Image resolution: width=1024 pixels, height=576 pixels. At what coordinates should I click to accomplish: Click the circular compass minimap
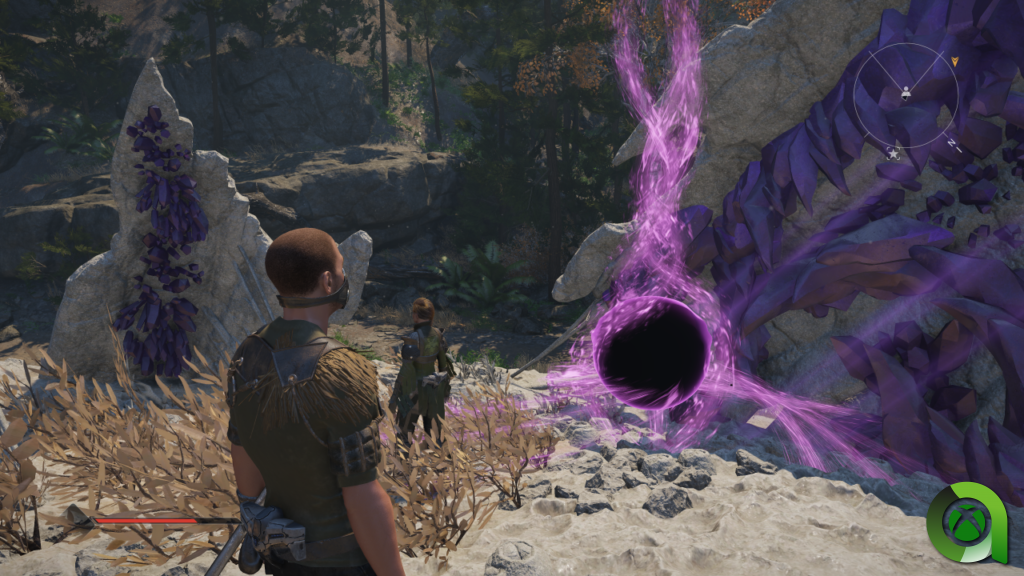(x=906, y=96)
